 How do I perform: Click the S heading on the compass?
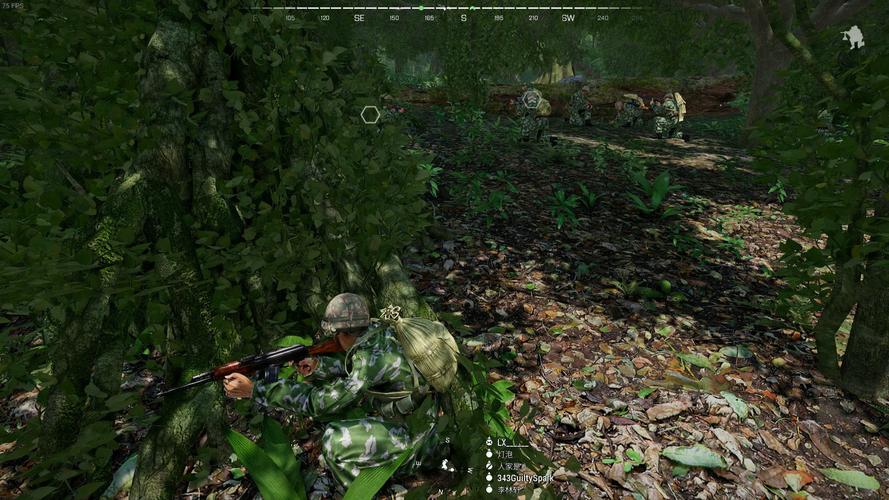coord(464,18)
